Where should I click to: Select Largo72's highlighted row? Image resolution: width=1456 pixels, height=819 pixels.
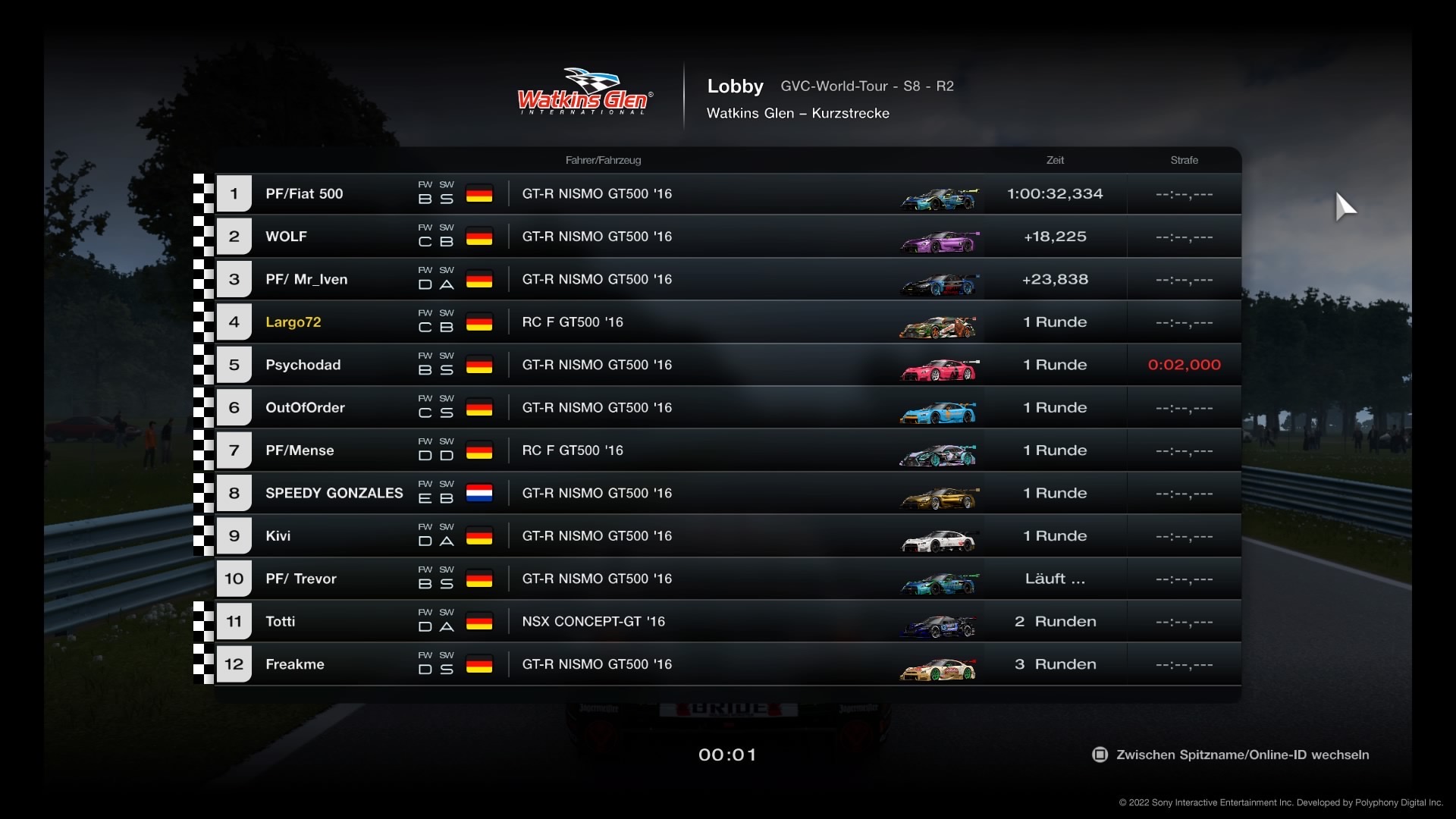pyautogui.click(x=728, y=322)
